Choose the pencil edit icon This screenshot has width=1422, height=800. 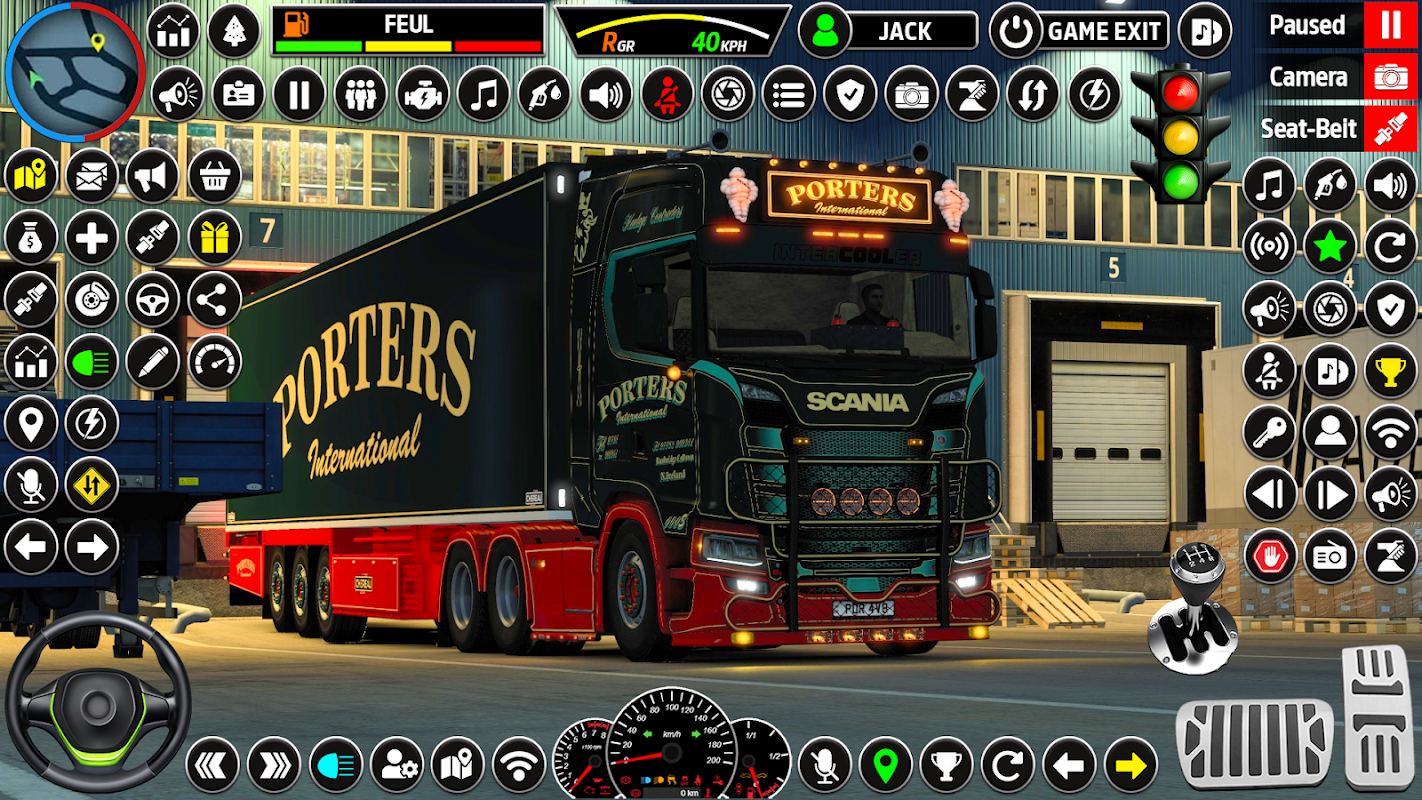click(x=153, y=361)
